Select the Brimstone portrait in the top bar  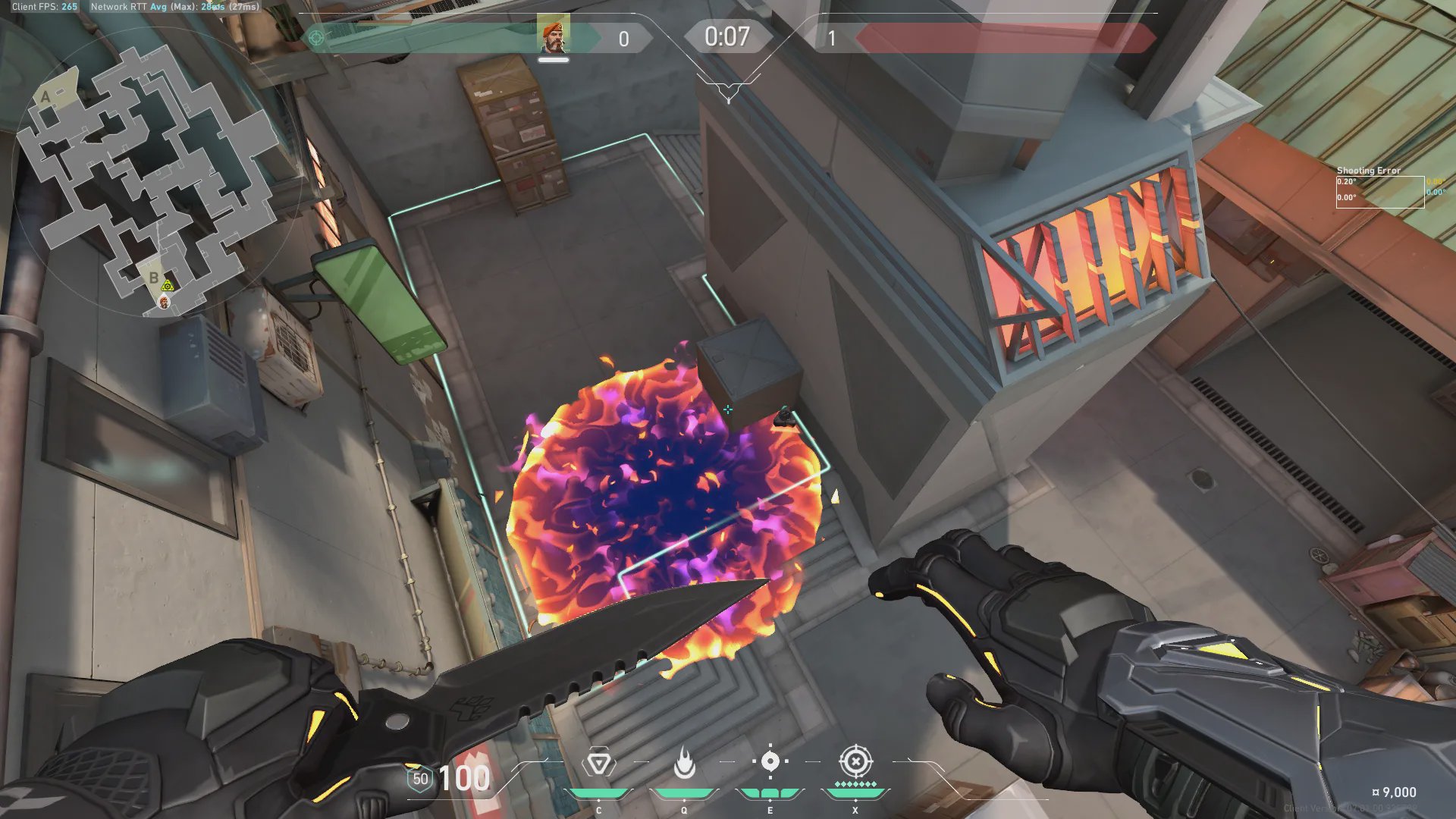pyautogui.click(x=553, y=35)
